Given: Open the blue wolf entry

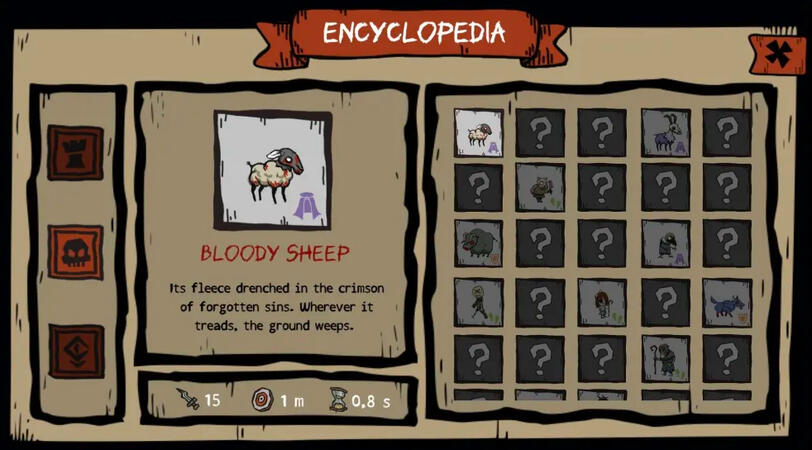Looking at the screenshot, I should coord(726,302).
